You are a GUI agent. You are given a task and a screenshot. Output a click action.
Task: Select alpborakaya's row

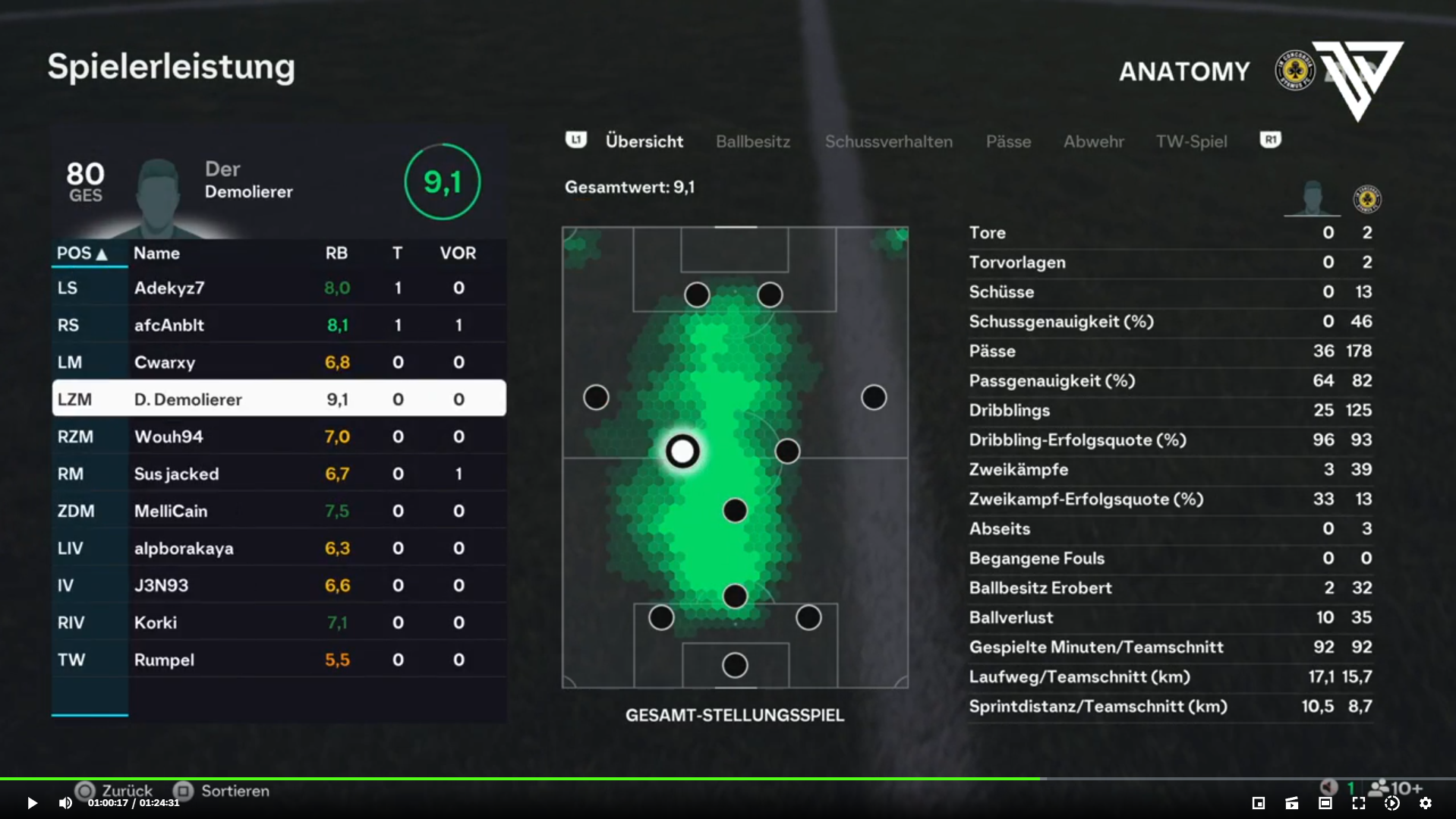(x=279, y=549)
